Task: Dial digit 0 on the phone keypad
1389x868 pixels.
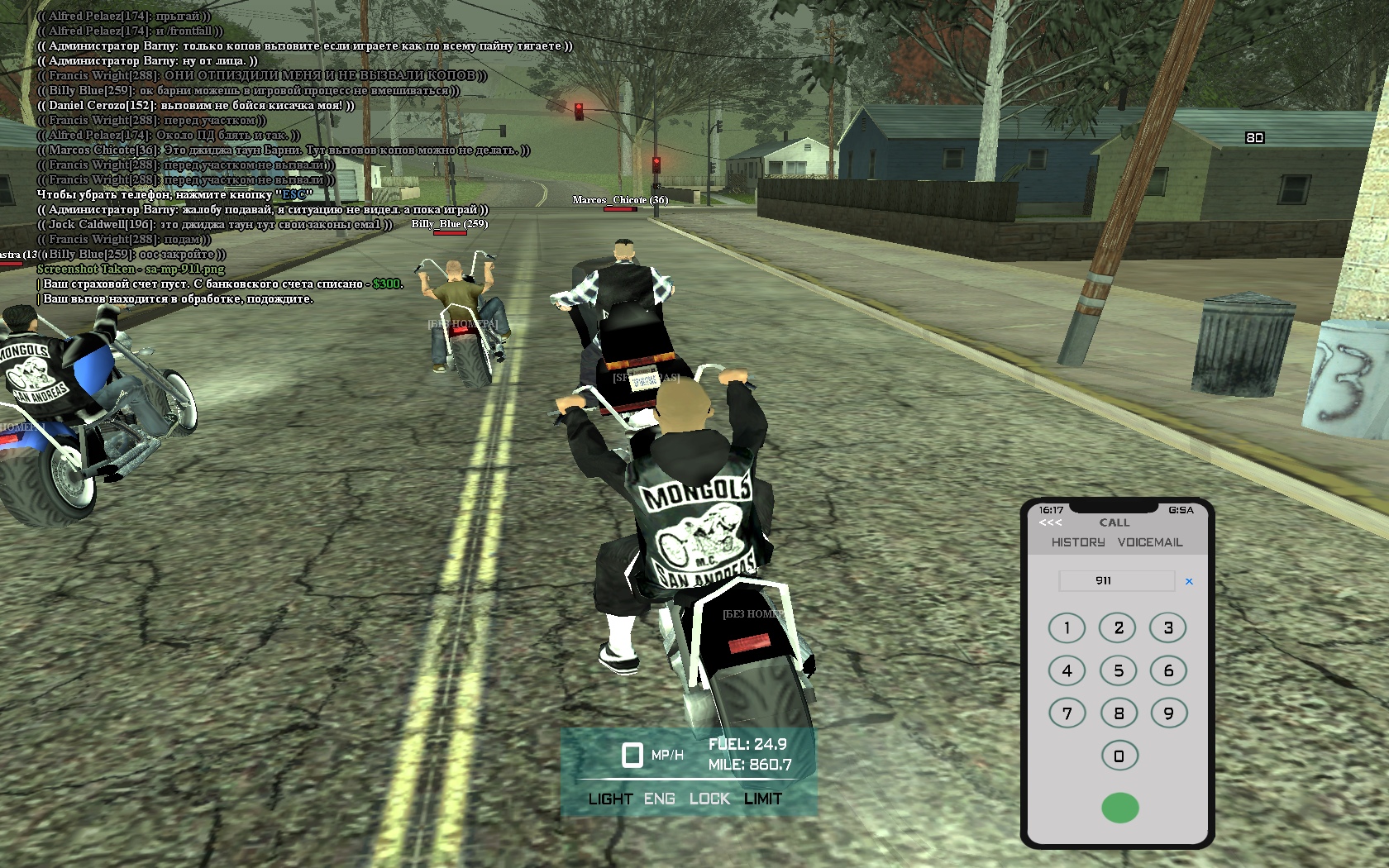Action: click(1119, 756)
